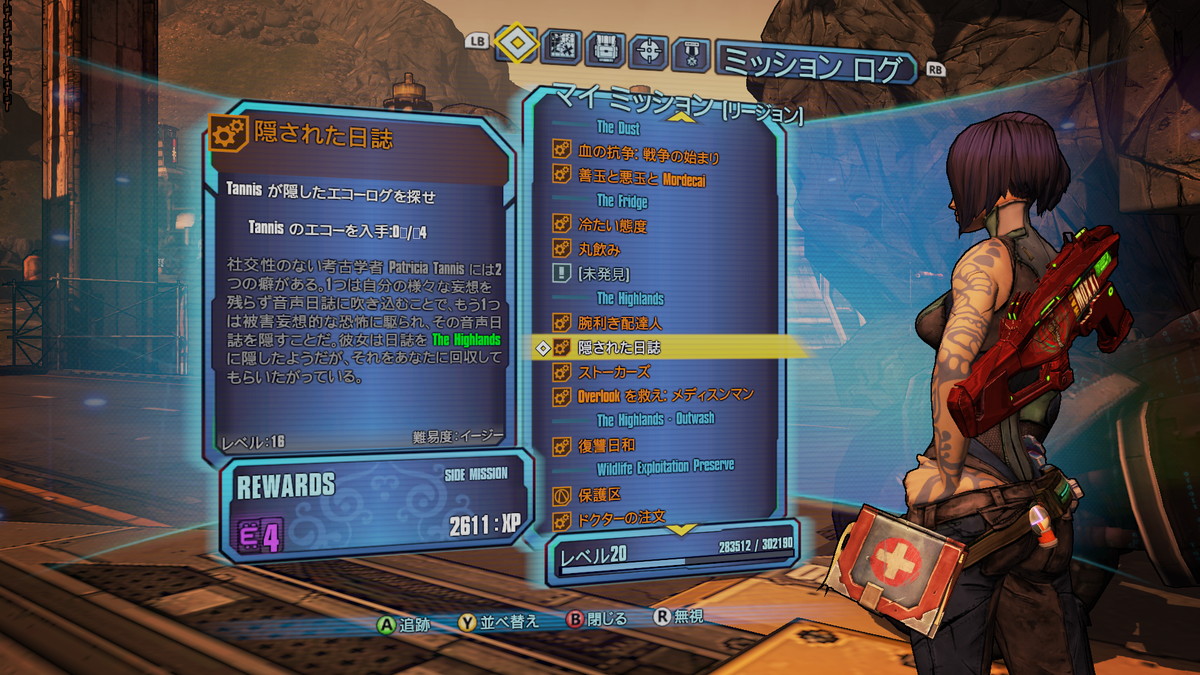1200x675 pixels.
Task: Select the 善玉と悪玉と Mordecai mission
Action: (641, 179)
